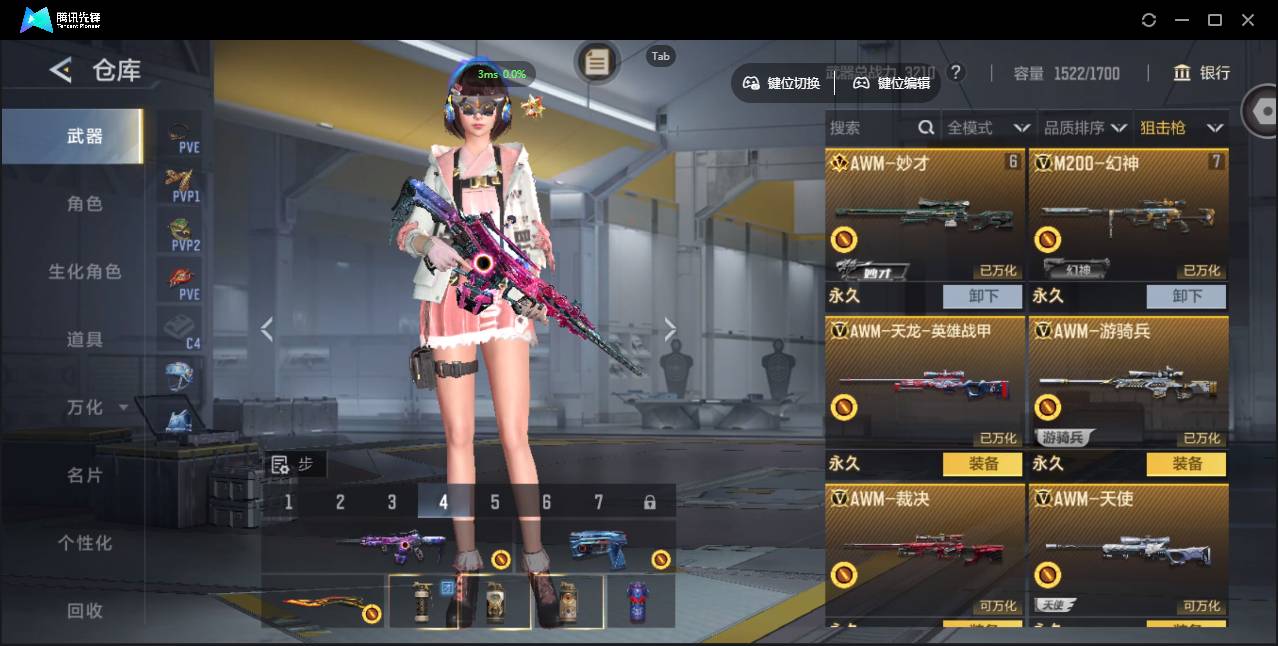Open the 键位编辑 key mapping editor

pos(891,83)
